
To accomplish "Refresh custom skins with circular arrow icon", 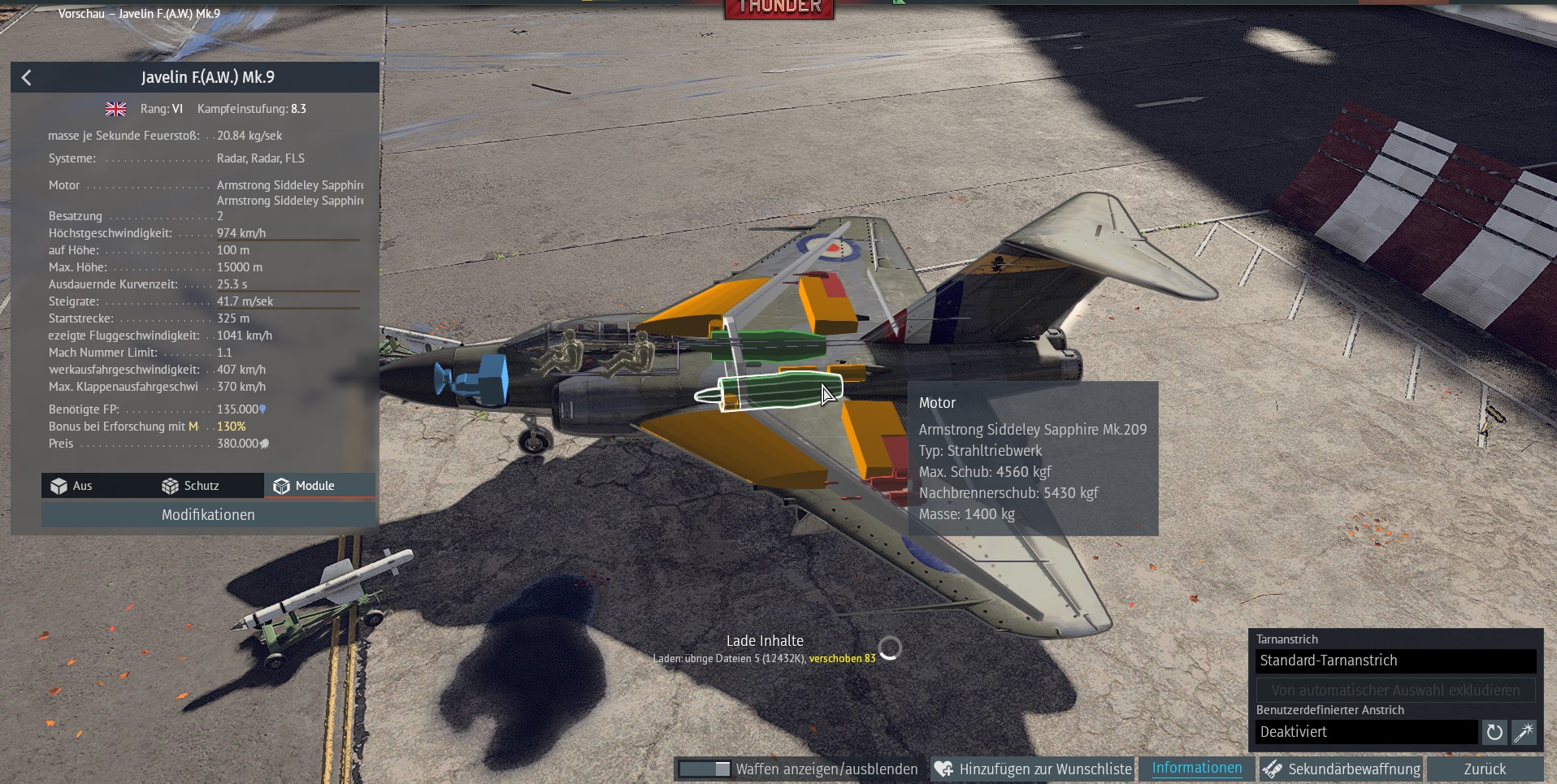I will (x=1494, y=732).
